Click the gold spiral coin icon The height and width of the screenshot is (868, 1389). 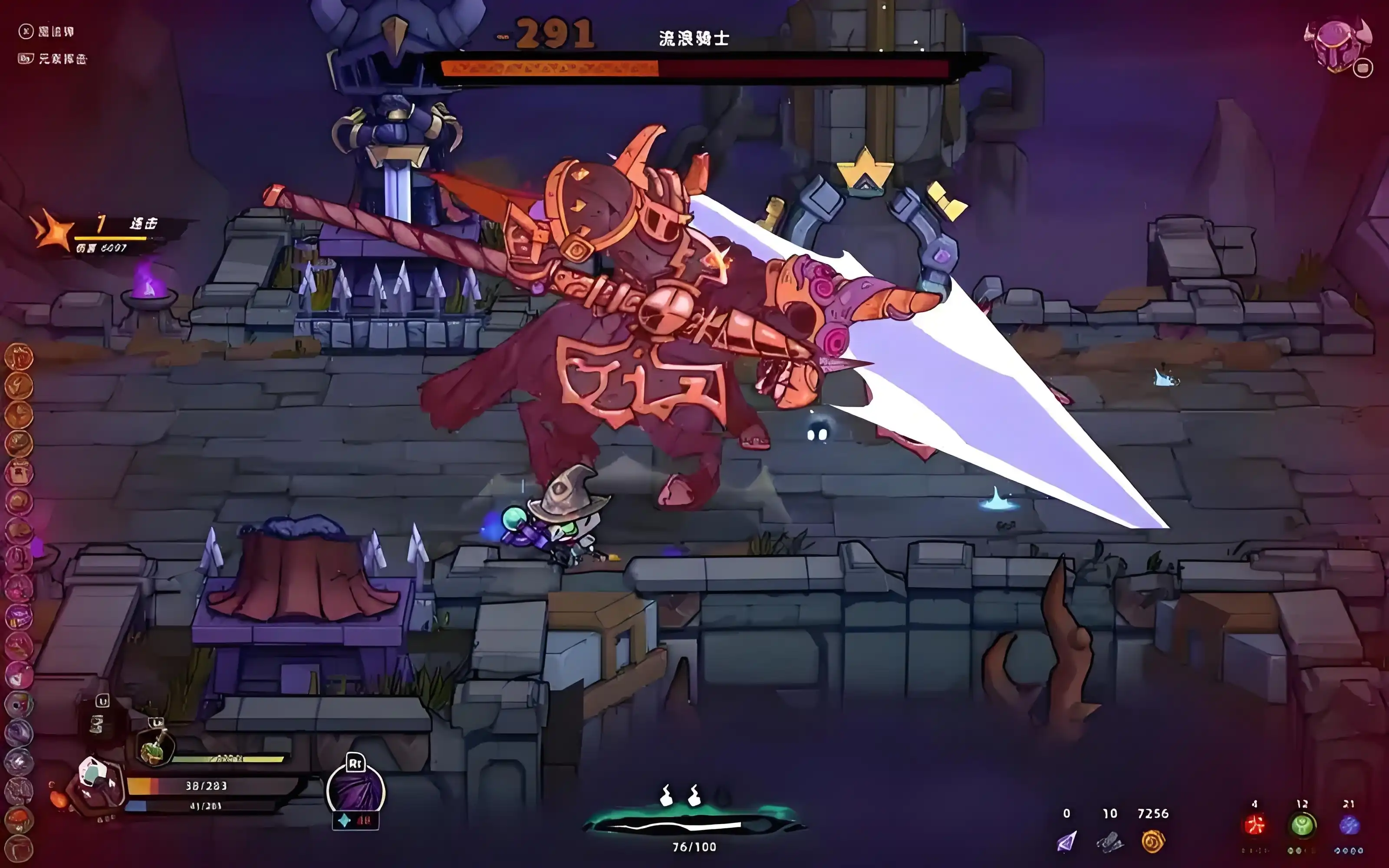click(1152, 842)
